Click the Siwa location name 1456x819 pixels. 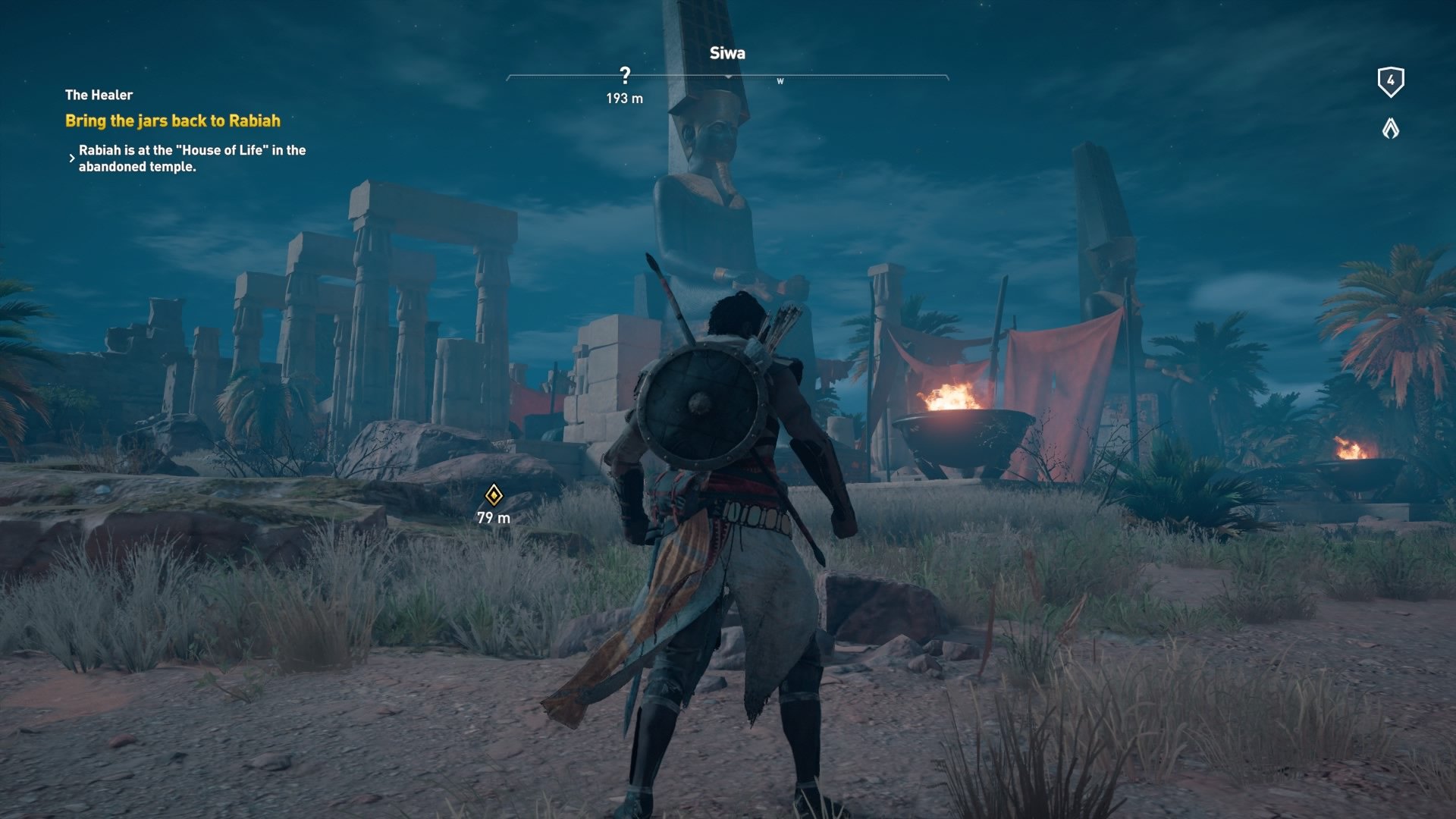pyautogui.click(x=726, y=53)
